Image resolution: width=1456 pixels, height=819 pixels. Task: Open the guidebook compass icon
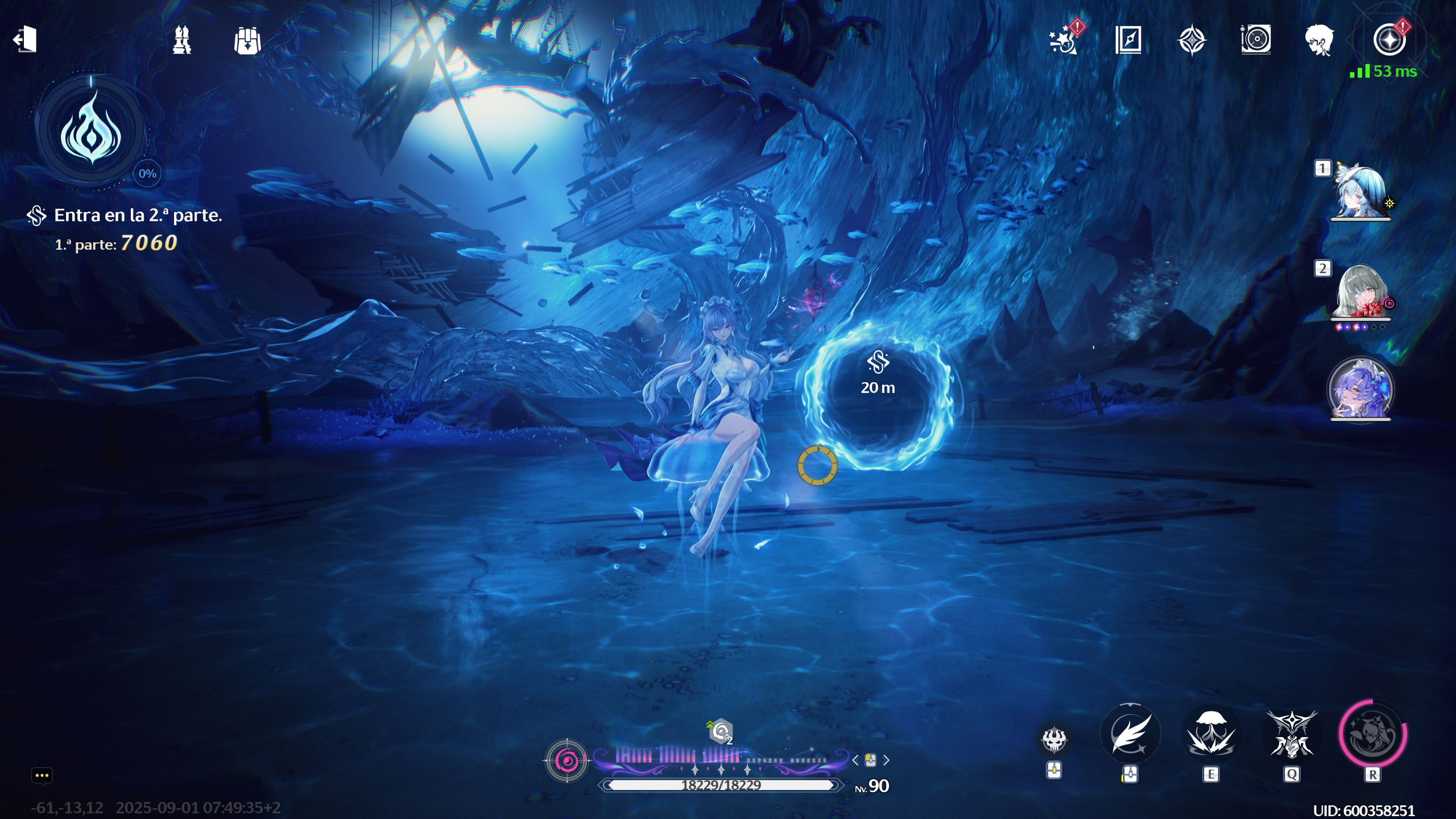pos(1128,40)
